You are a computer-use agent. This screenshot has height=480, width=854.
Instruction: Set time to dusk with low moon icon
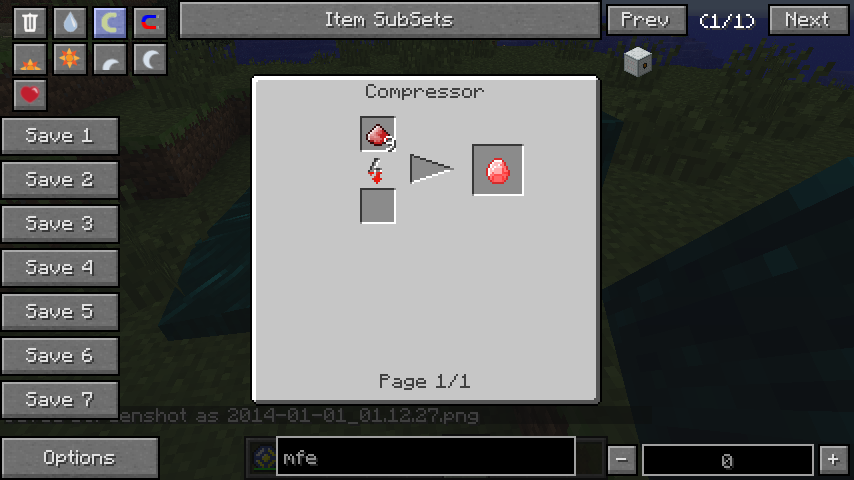(110, 60)
